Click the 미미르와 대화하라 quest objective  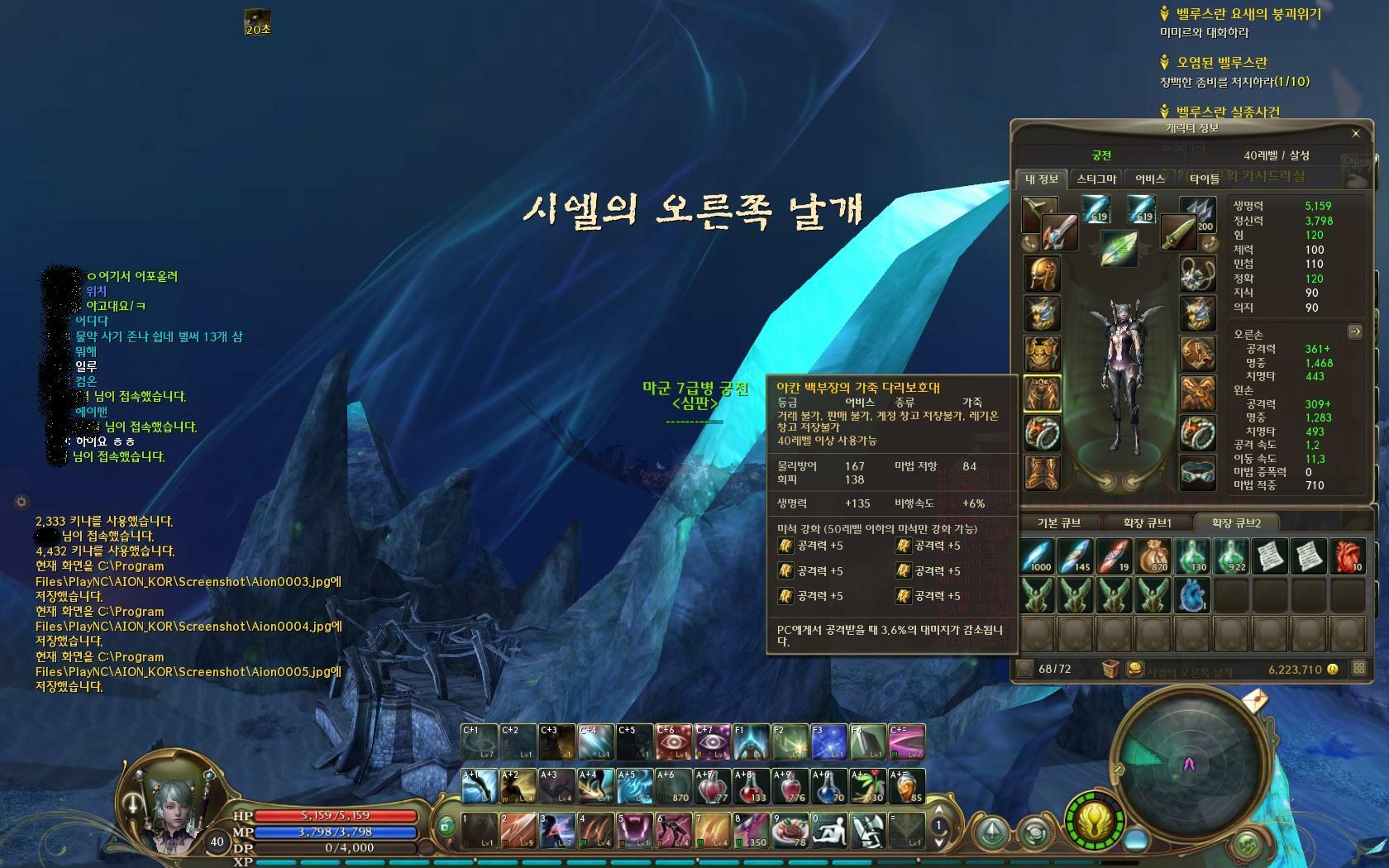pos(1206,33)
